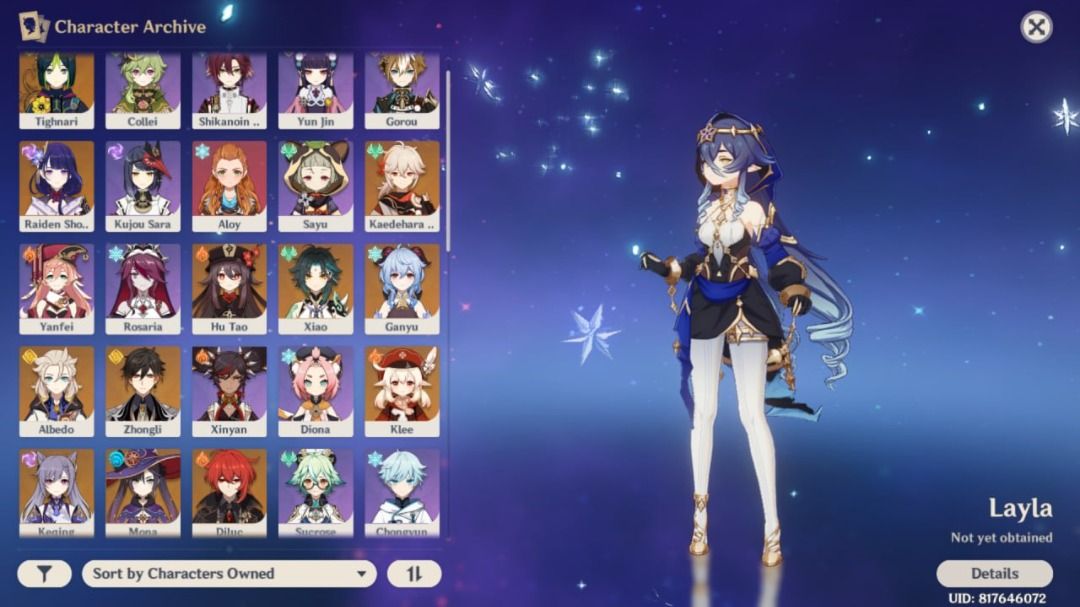The height and width of the screenshot is (607, 1080).
Task: View Zhongli's archive entry
Action: (143, 390)
